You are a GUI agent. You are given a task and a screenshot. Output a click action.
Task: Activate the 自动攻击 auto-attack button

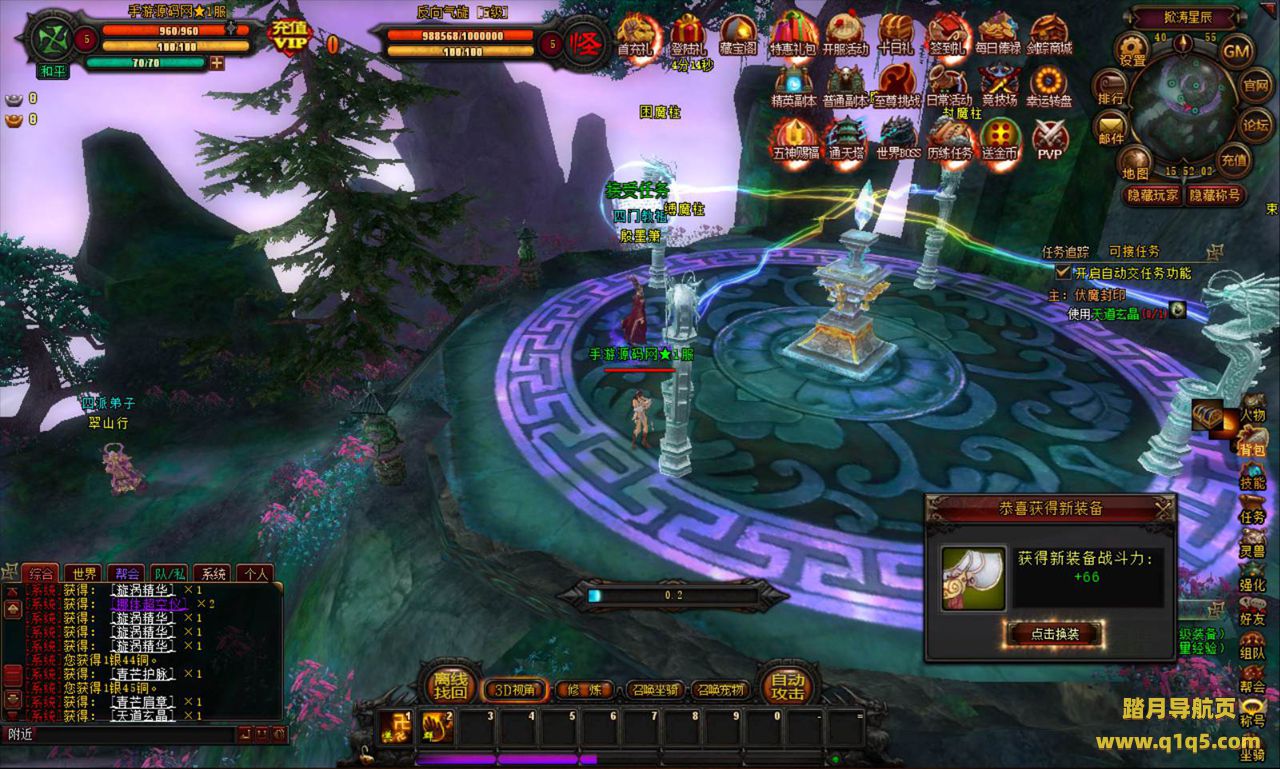[x=787, y=685]
